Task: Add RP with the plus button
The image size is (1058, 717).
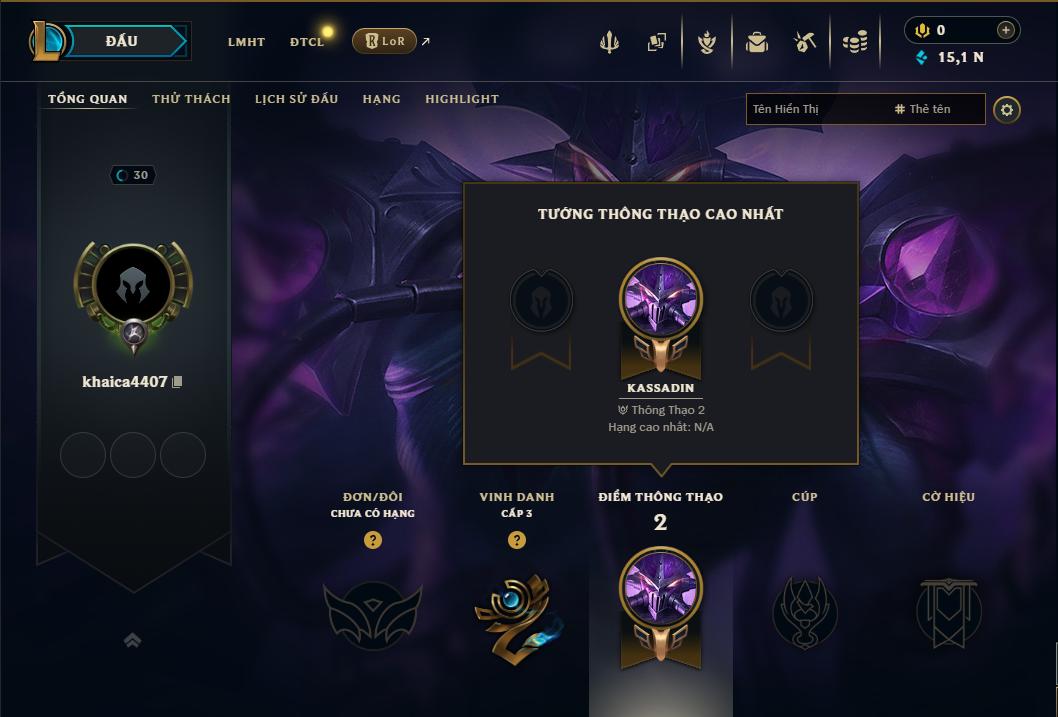Action: pyautogui.click(x=1006, y=30)
